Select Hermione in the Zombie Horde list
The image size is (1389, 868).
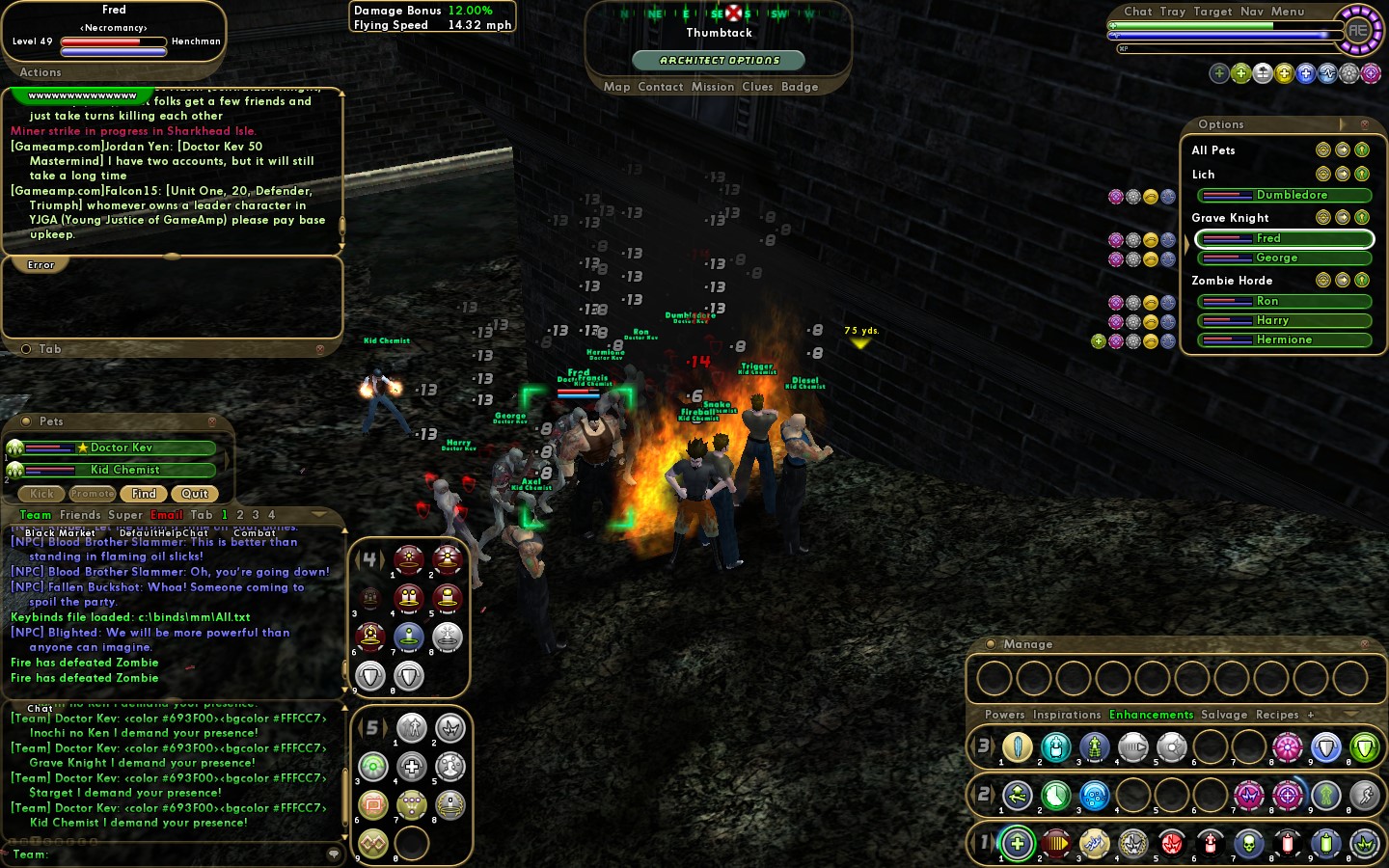tap(1284, 339)
